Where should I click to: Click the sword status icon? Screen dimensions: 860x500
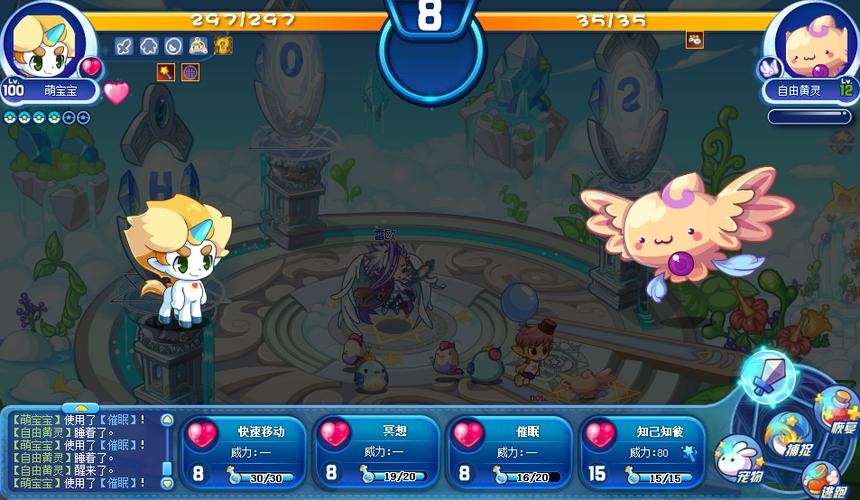point(125,45)
